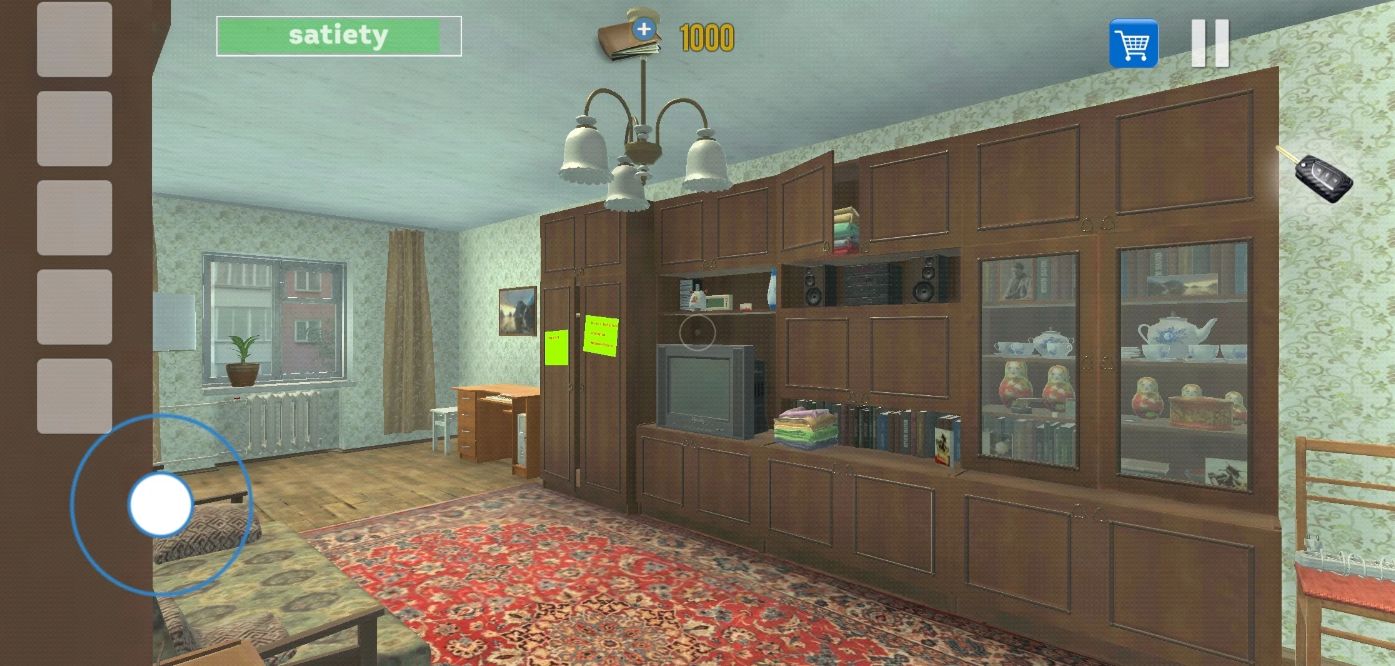Pause the game
Viewport: 1395px width, 666px height.
[x=1209, y=44]
